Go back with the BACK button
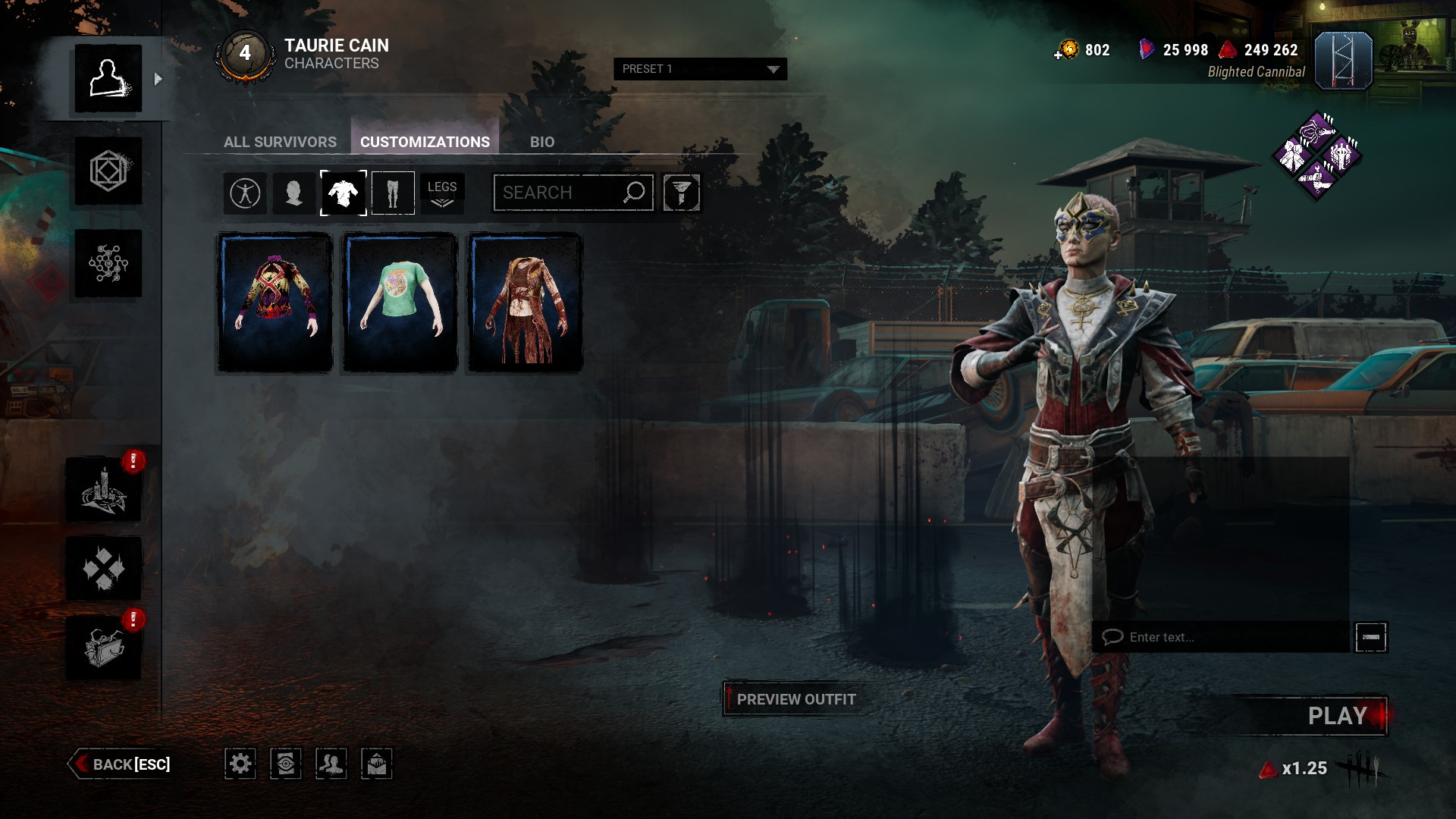 point(121,764)
